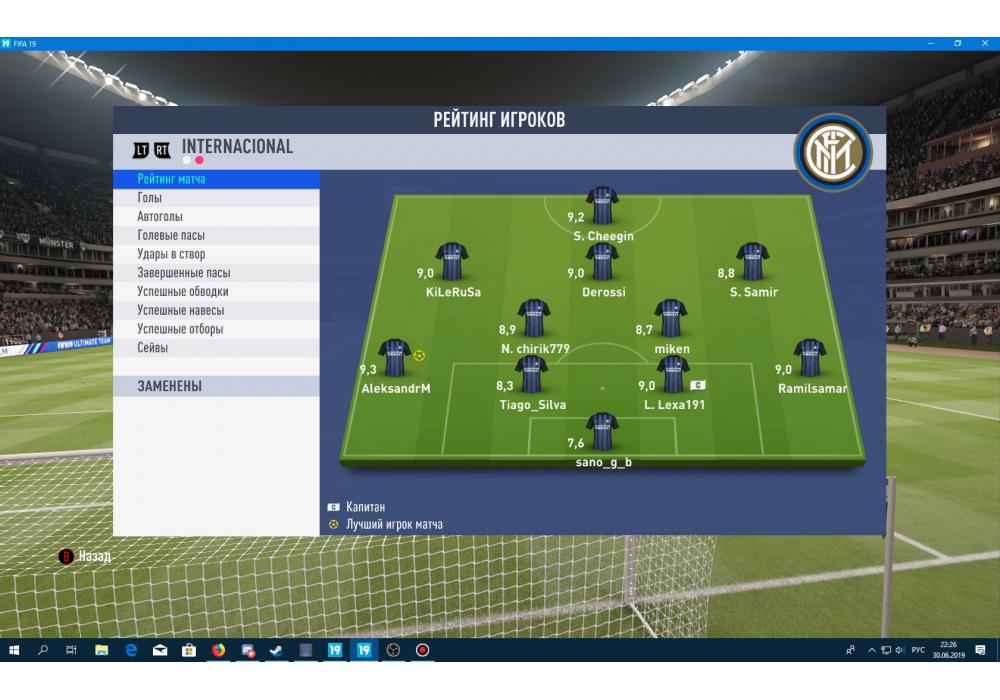Open the Автоголы stat entry
The width and height of the screenshot is (1000, 700).
coord(216,217)
